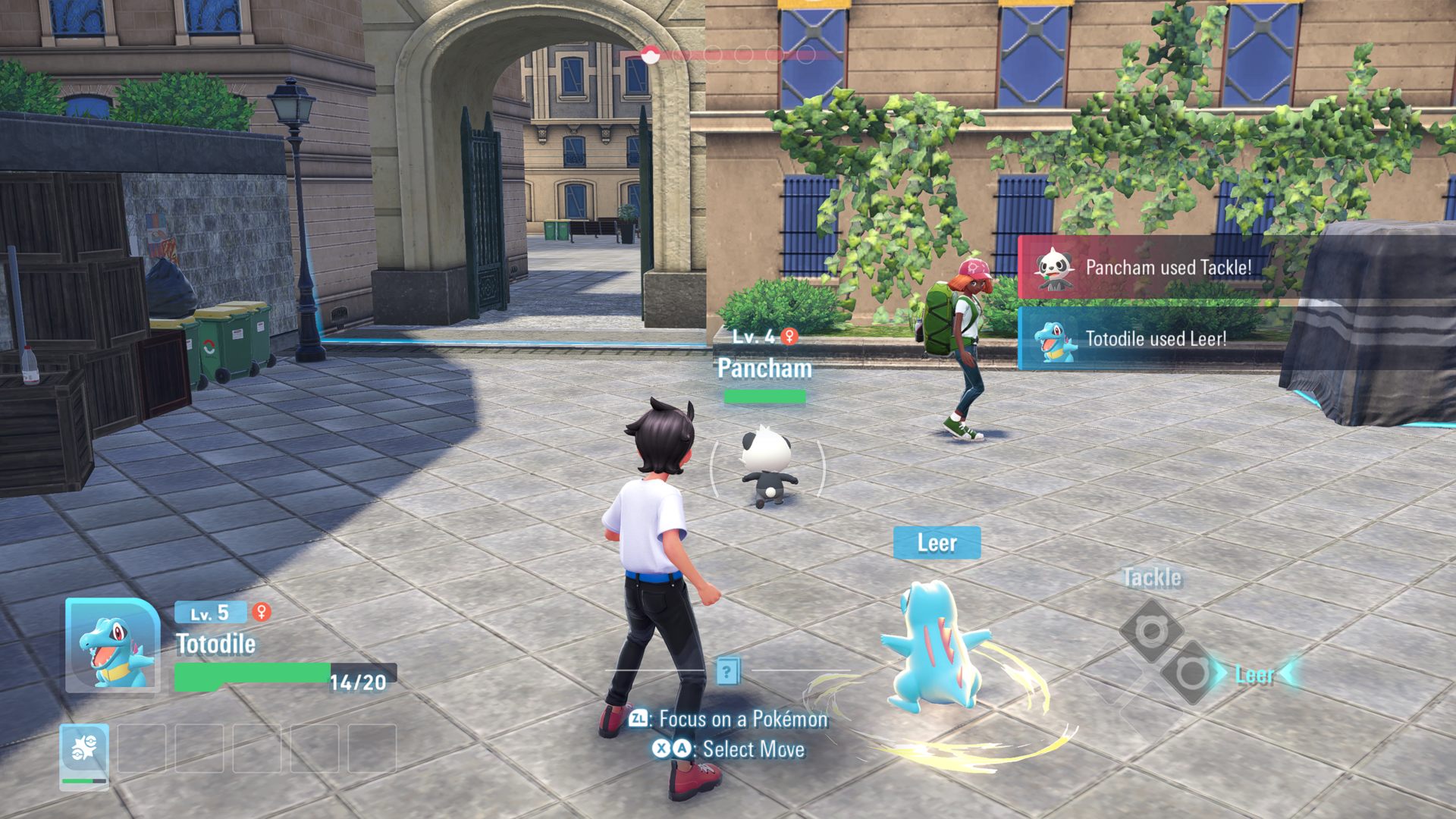Select the Leer move label above Totodile

coord(937,543)
